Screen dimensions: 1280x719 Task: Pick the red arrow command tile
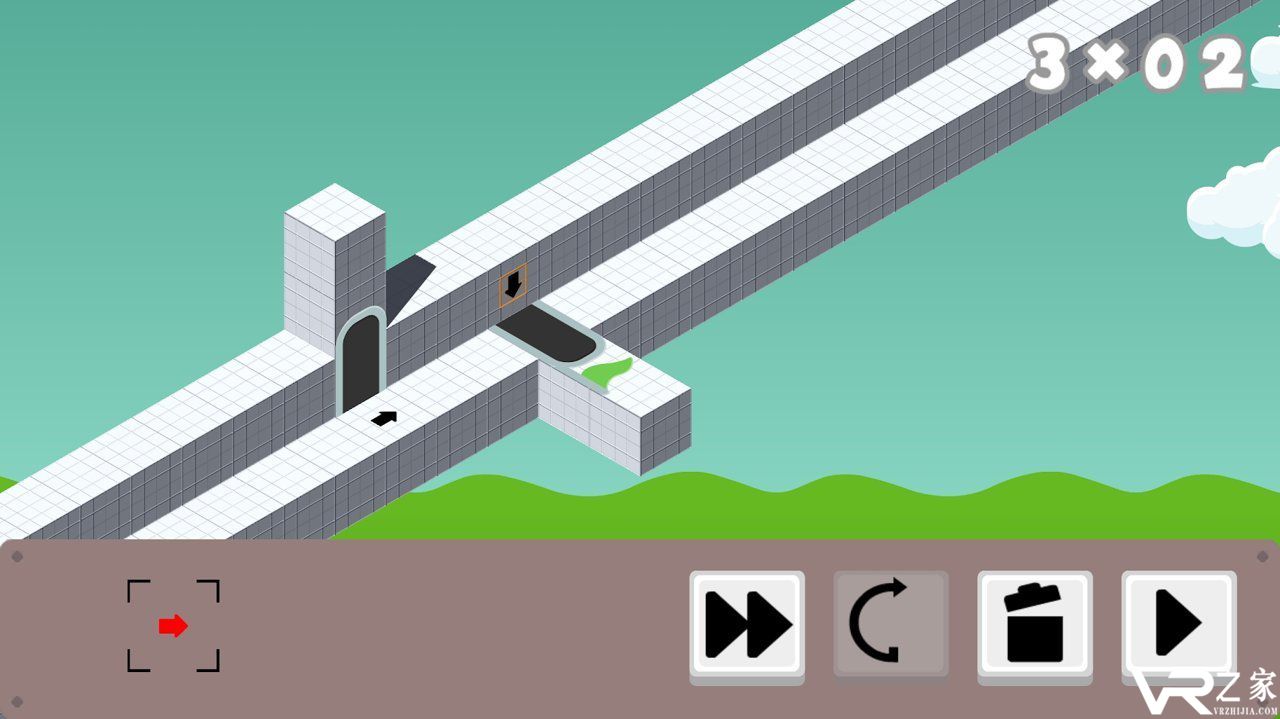tap(173, 626)
